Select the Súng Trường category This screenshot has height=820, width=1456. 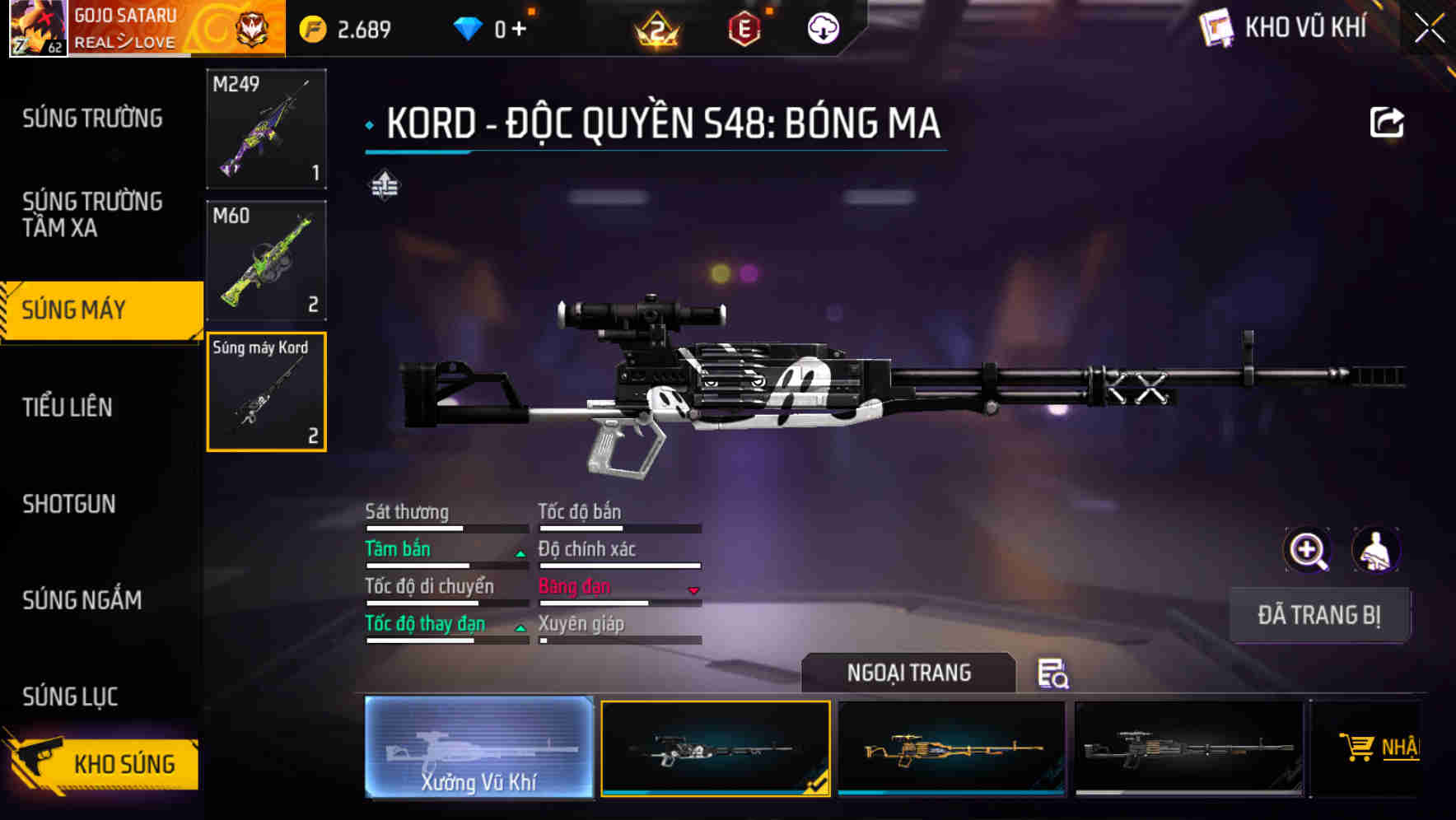pyautogui.click(x=92, y=119)
